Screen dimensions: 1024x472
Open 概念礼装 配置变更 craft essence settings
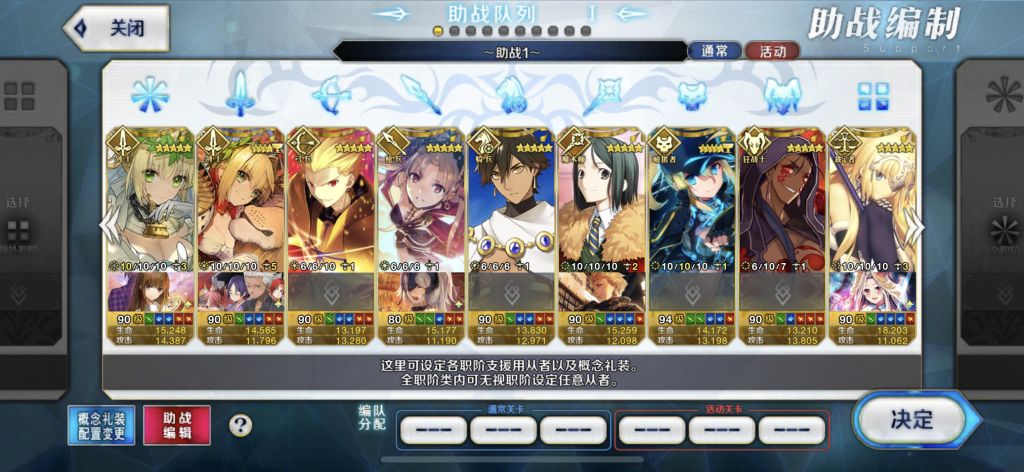point(100,425)
